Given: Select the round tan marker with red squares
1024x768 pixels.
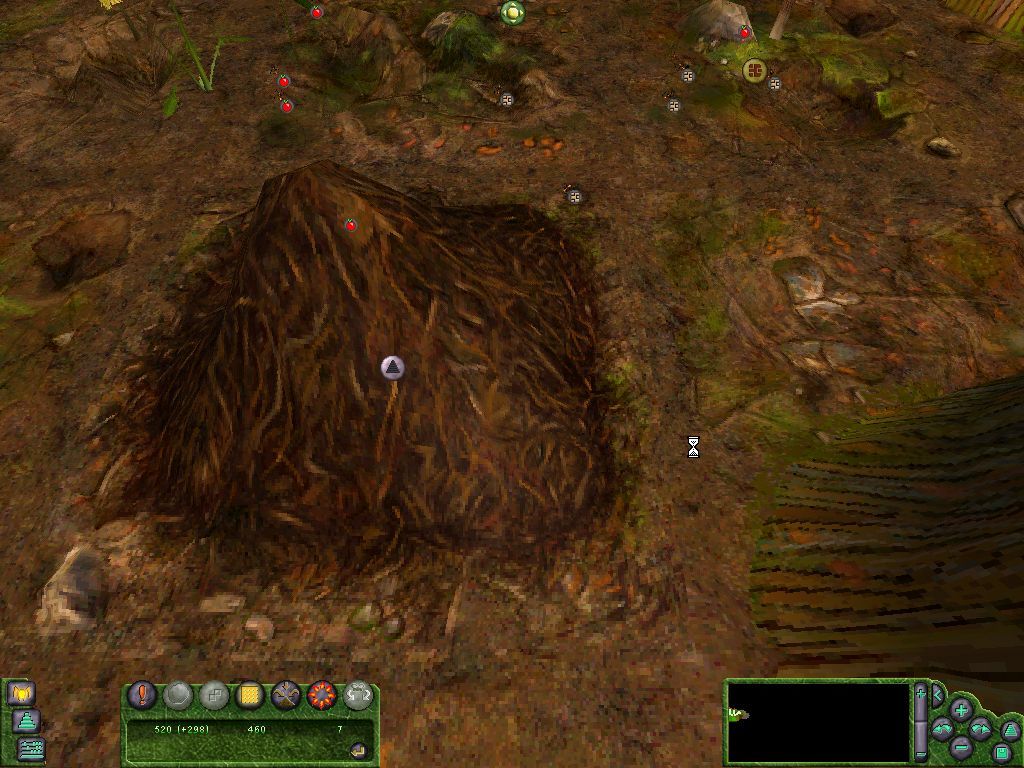Looking at the screenshot, I should [x=754, y=70].
